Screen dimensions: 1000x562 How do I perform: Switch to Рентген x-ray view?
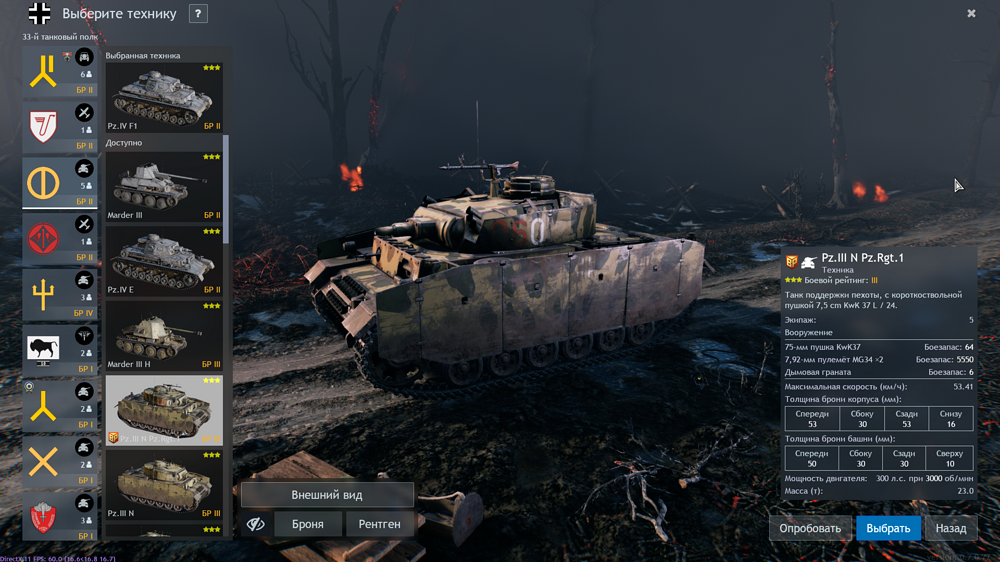tap(379, 524)
